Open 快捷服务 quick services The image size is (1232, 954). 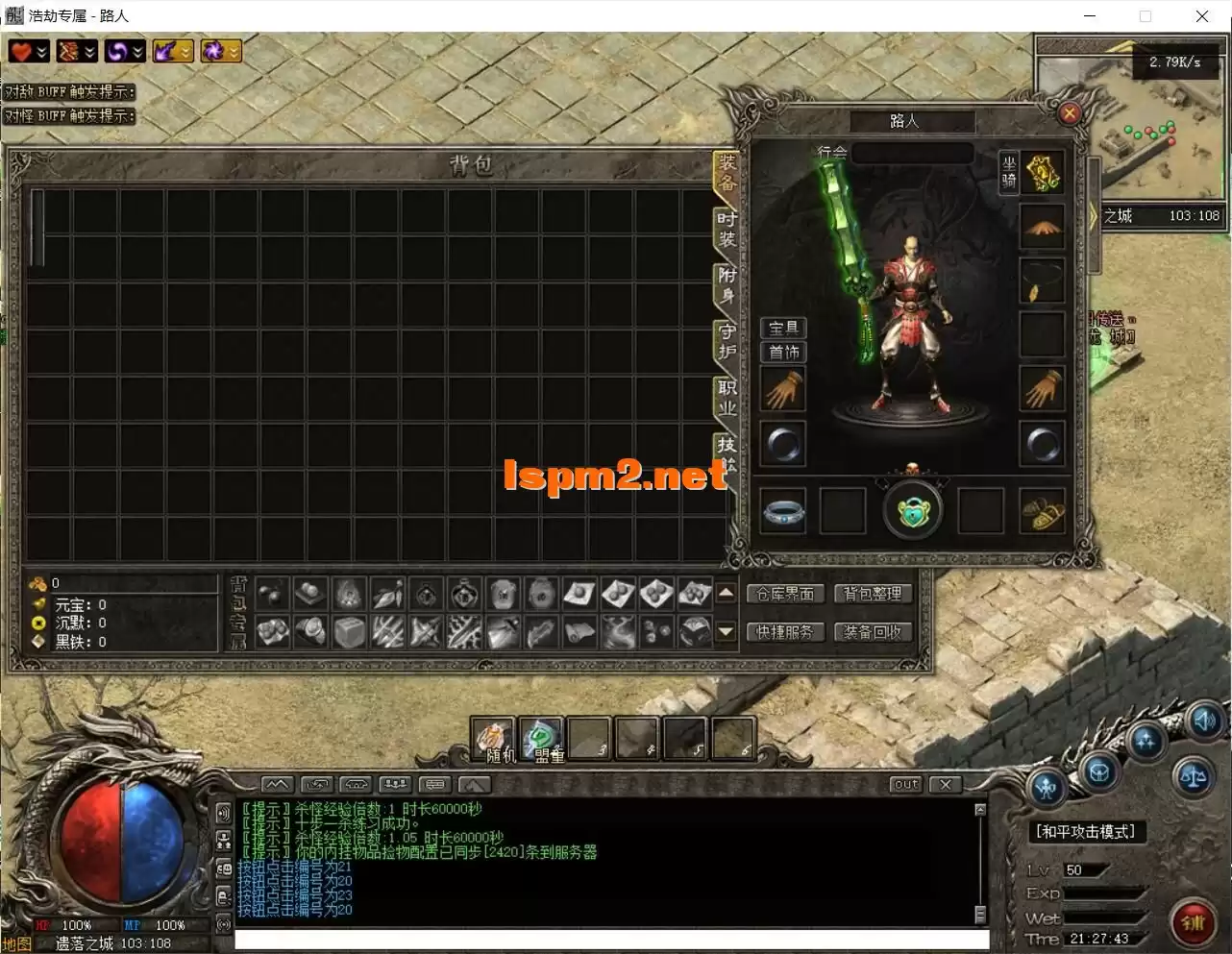[784, 632]
